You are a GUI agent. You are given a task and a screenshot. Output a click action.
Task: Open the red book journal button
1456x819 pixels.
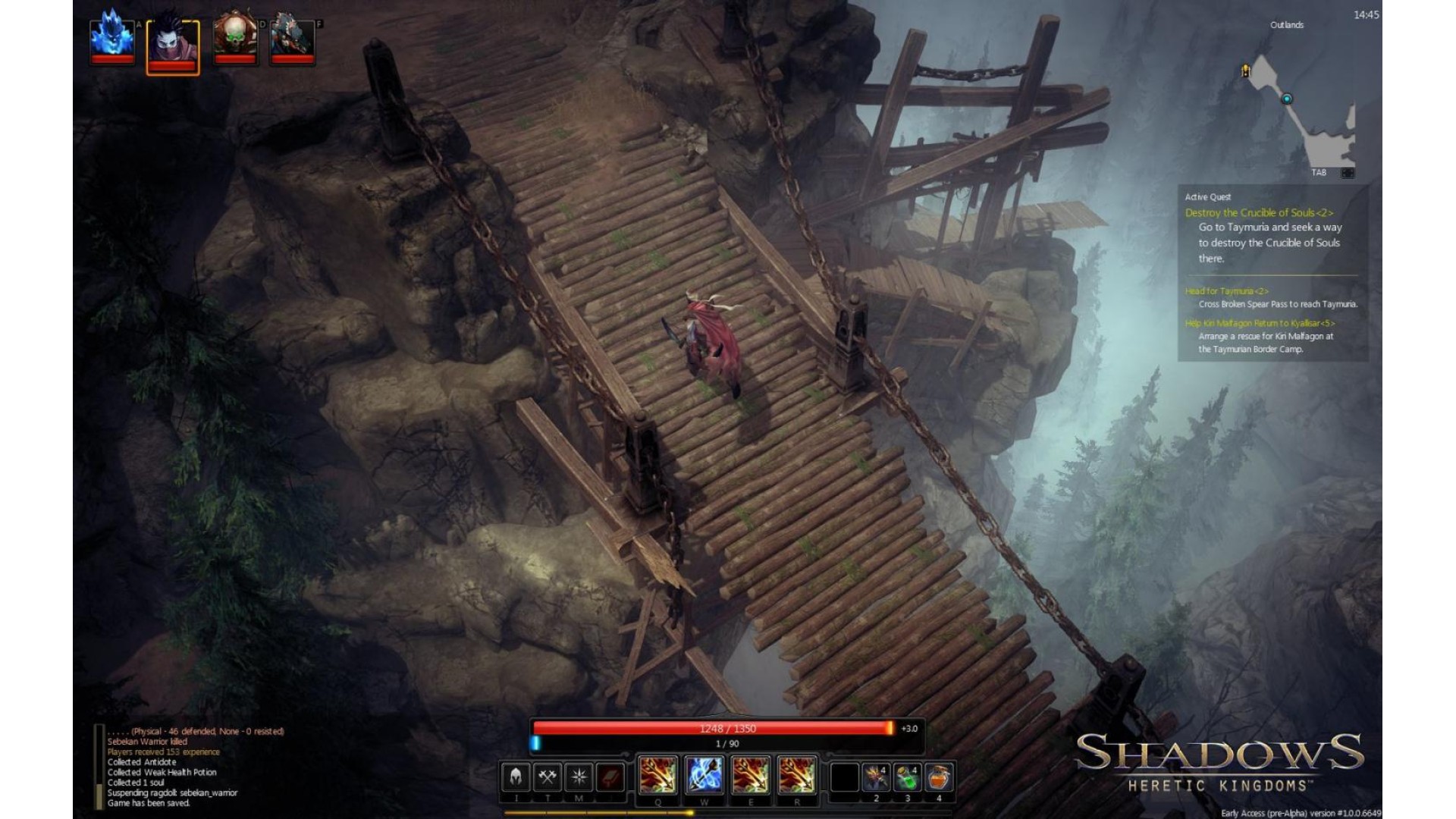point(610,777)
